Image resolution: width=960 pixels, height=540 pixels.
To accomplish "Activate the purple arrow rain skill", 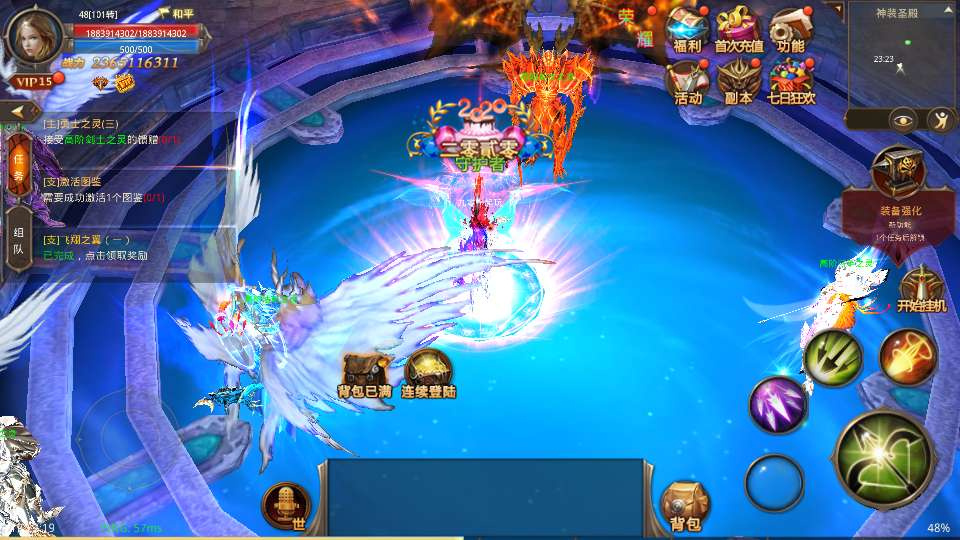I will tap(778, 404).
